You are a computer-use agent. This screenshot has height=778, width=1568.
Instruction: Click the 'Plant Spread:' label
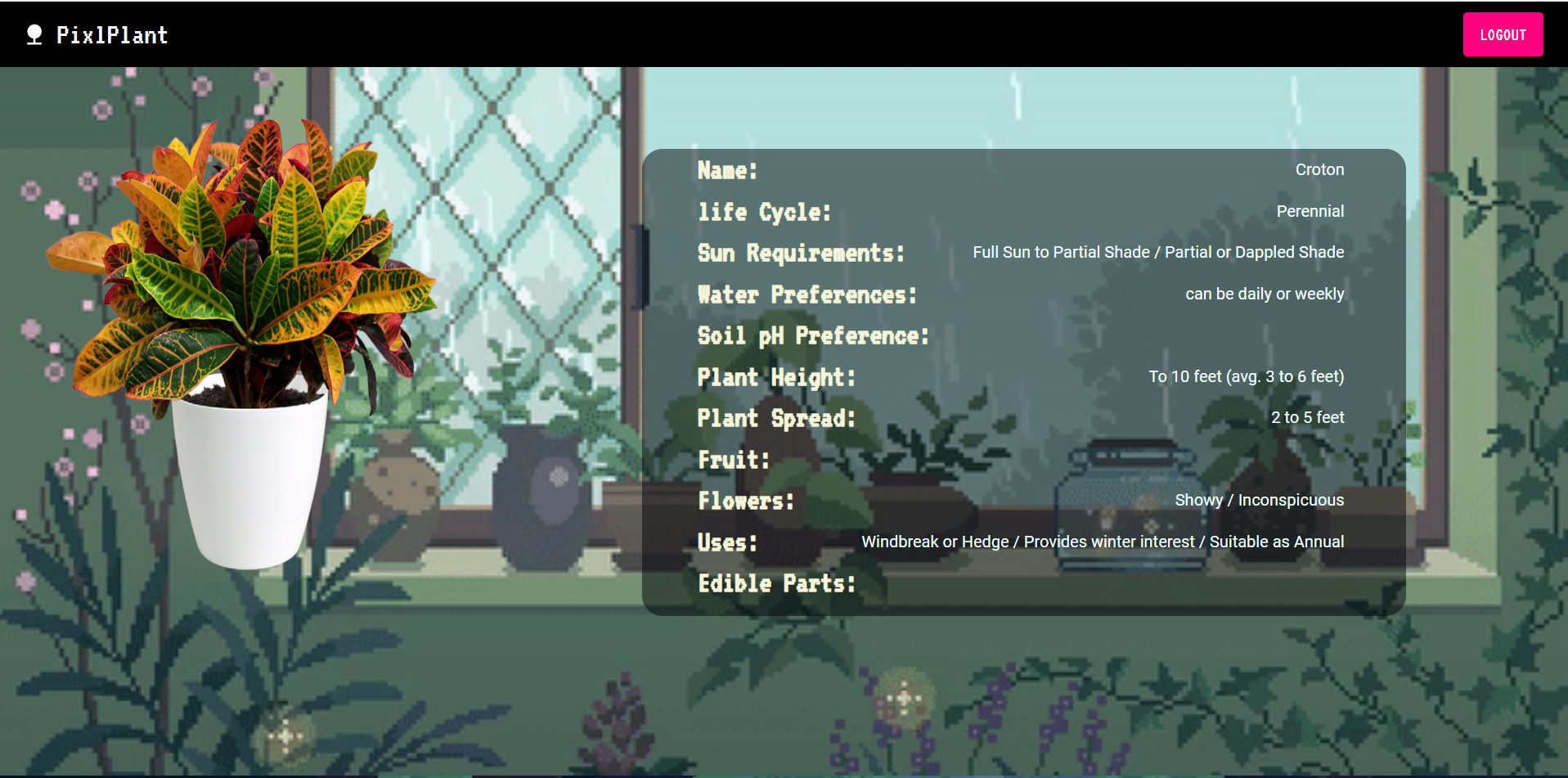pyautogui.click(x=775, y=418)
